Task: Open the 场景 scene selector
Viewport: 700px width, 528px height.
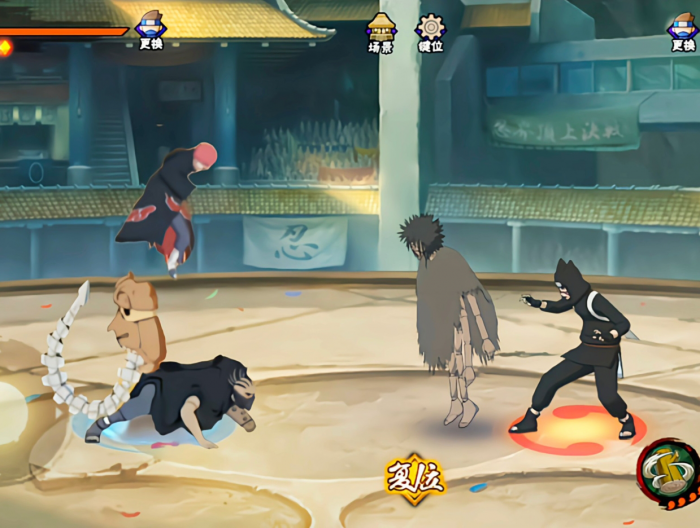Action: (x=381, y=33)
